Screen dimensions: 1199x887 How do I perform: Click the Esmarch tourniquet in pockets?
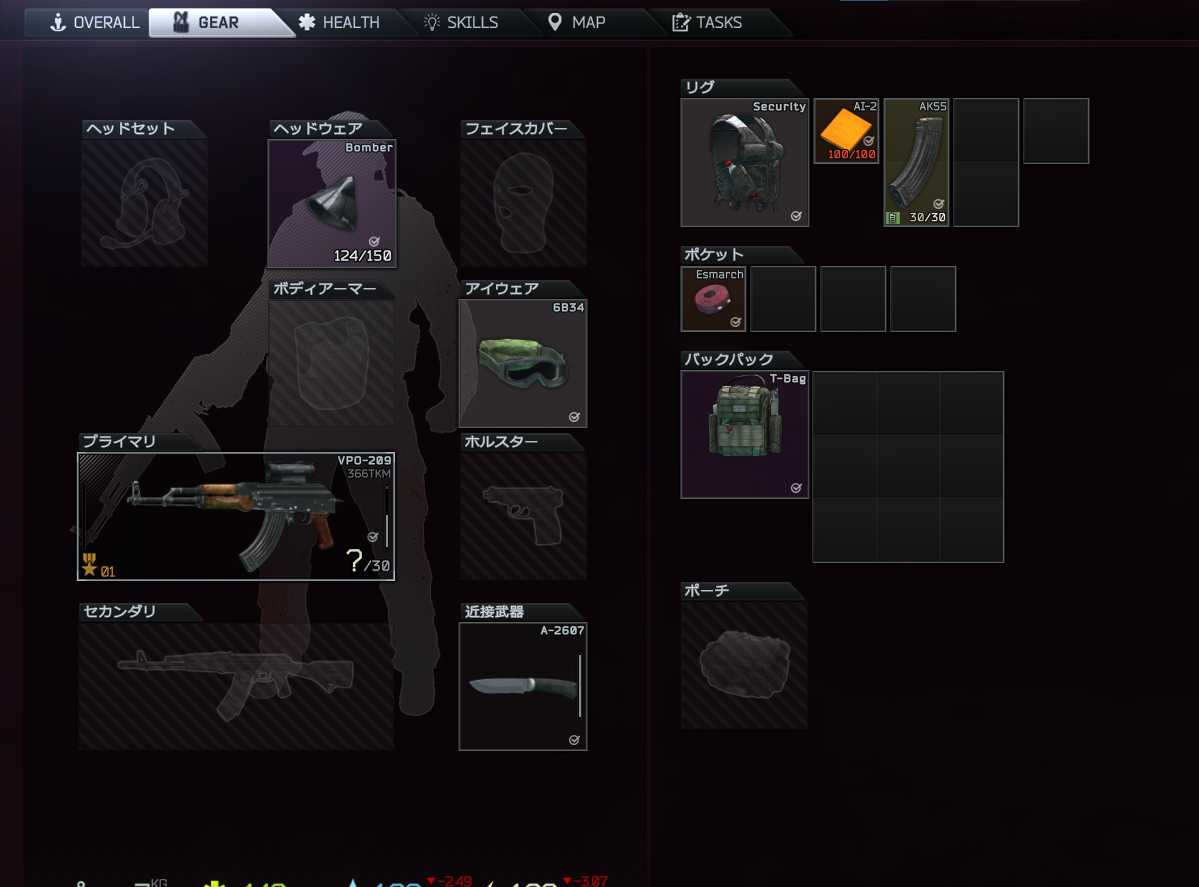coord(713,298)
